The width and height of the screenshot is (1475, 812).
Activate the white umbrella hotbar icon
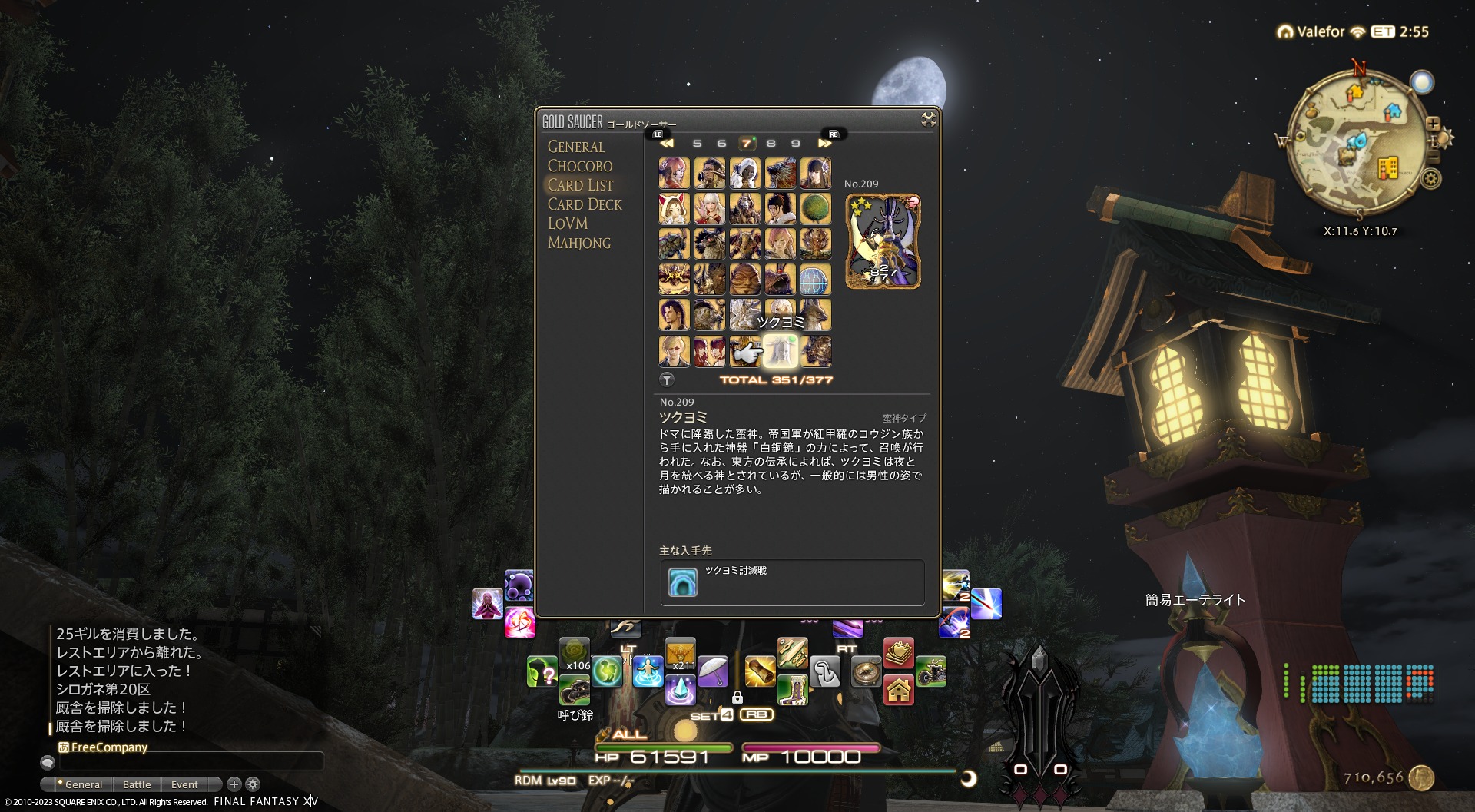pyautogui.click(x=713, y=671)
